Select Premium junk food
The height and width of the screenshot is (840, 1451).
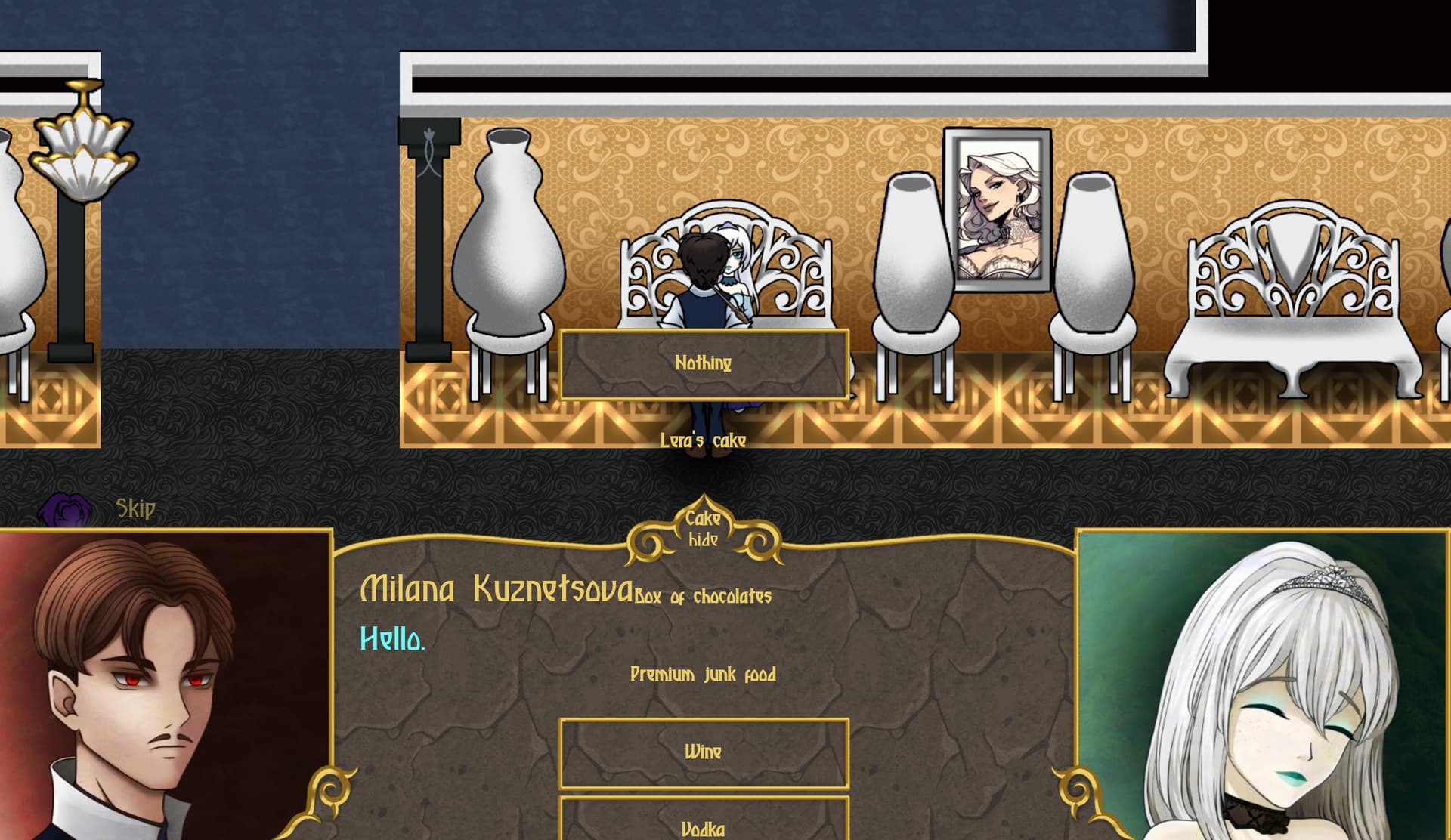pyautogui.click(x=703, y=674)
